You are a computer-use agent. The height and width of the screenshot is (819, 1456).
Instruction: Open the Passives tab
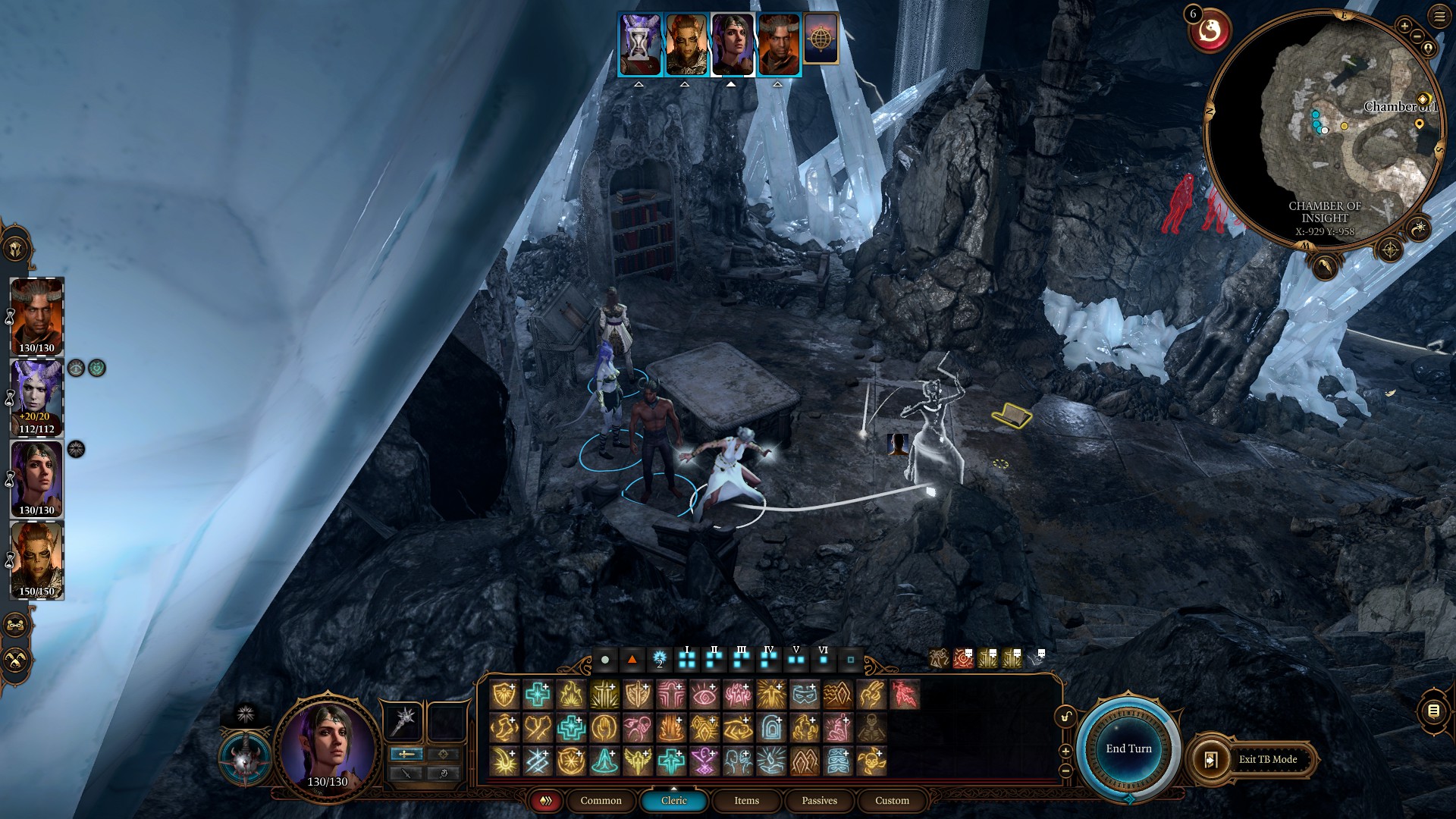[819, 801]
